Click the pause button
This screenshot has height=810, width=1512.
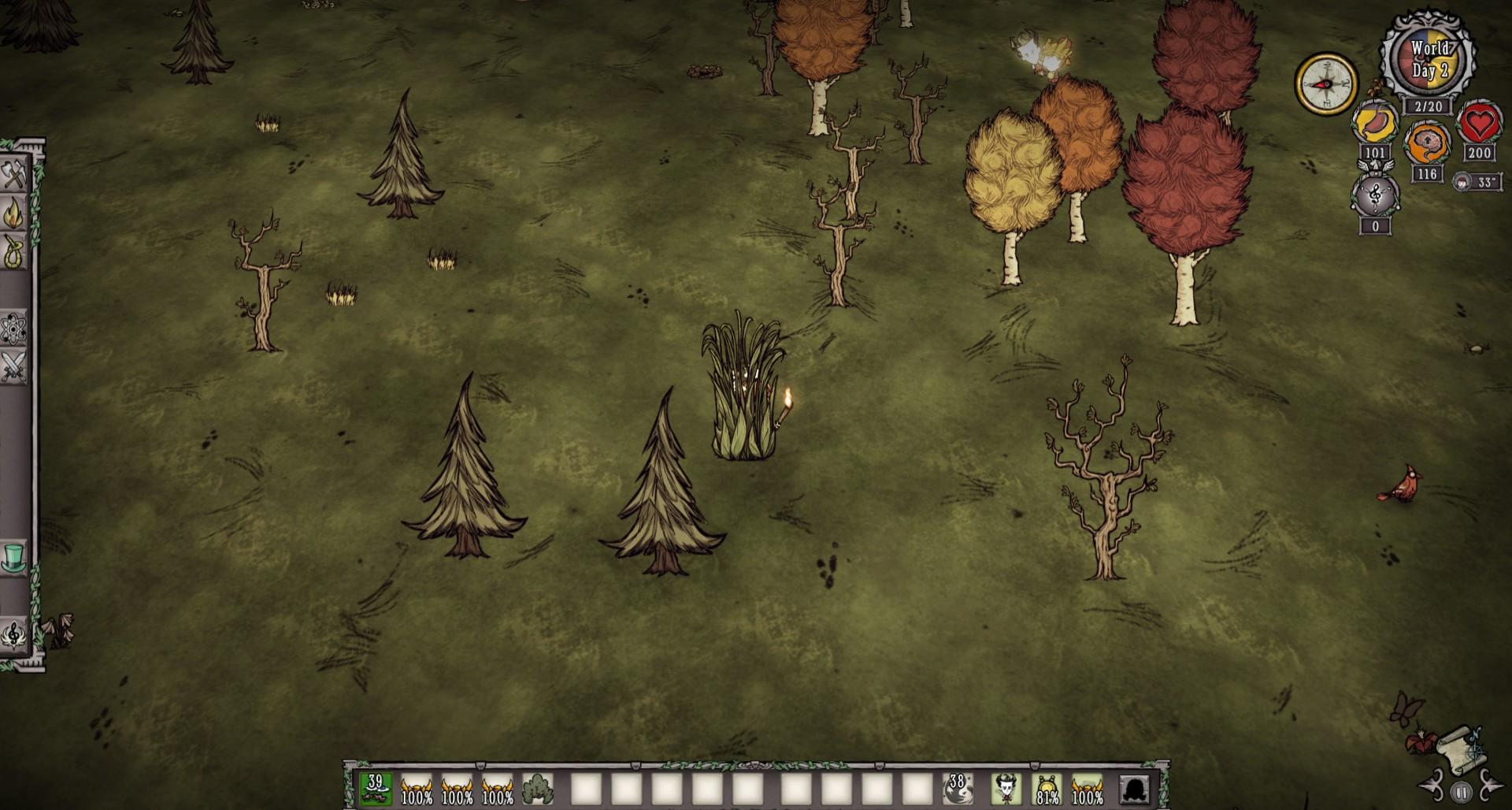(x=1461, y=791)
